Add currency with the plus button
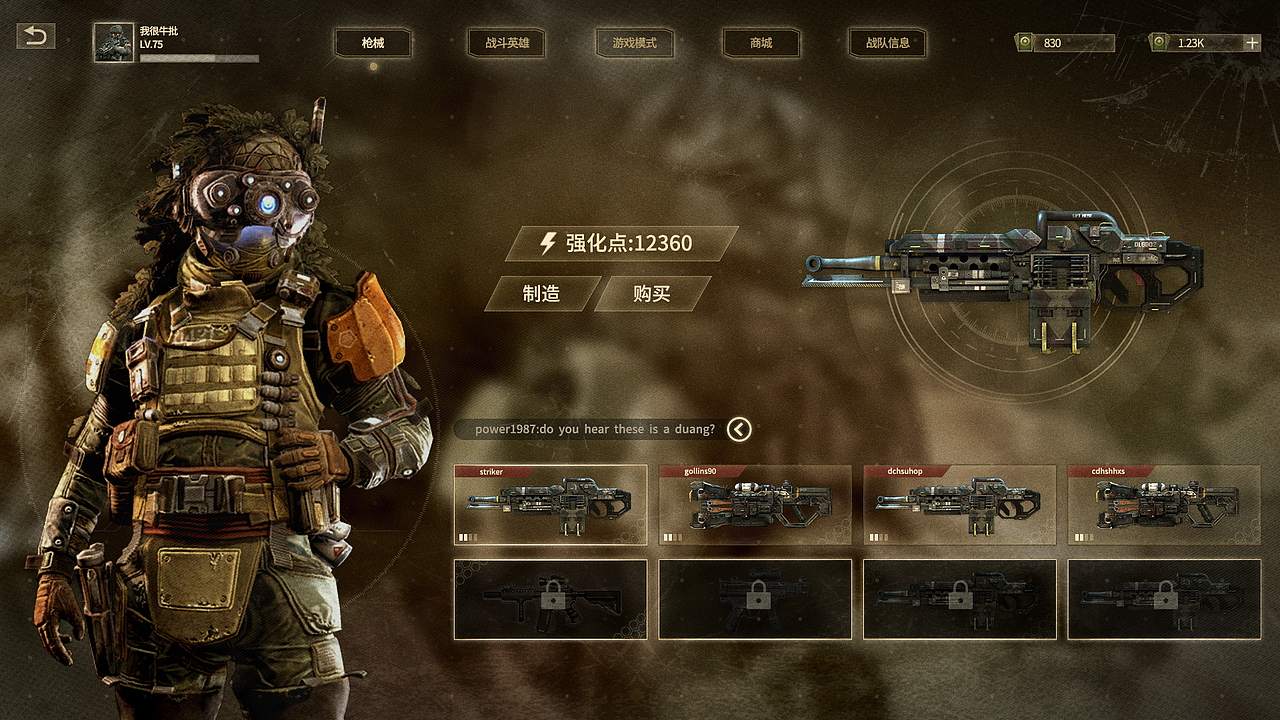The height and width of the screenshot is (720, 1280). (x=1251, y=43)
